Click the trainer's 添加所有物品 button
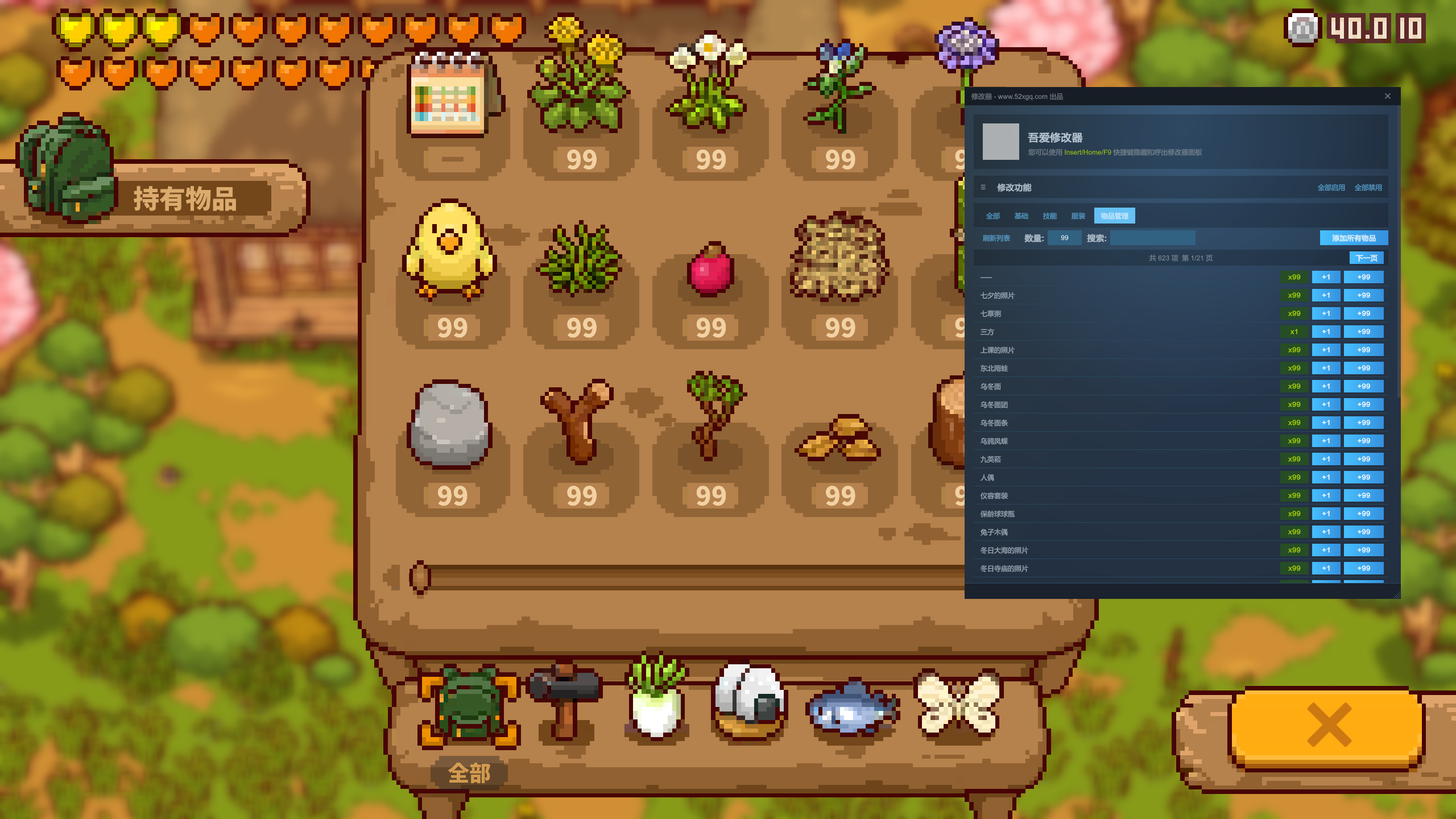 [1354, 238]
